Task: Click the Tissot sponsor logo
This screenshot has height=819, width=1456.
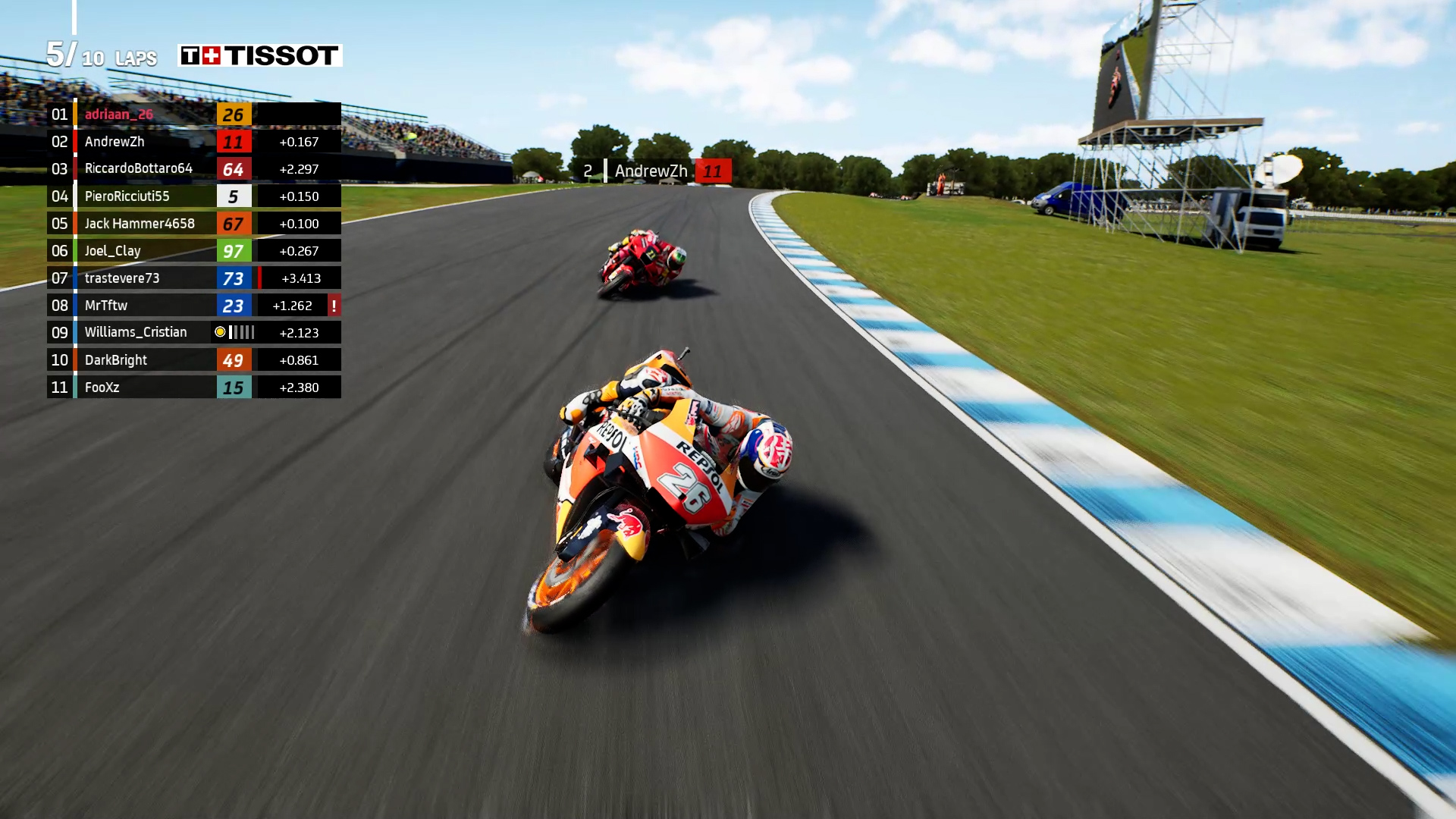Action: [260, 55]
